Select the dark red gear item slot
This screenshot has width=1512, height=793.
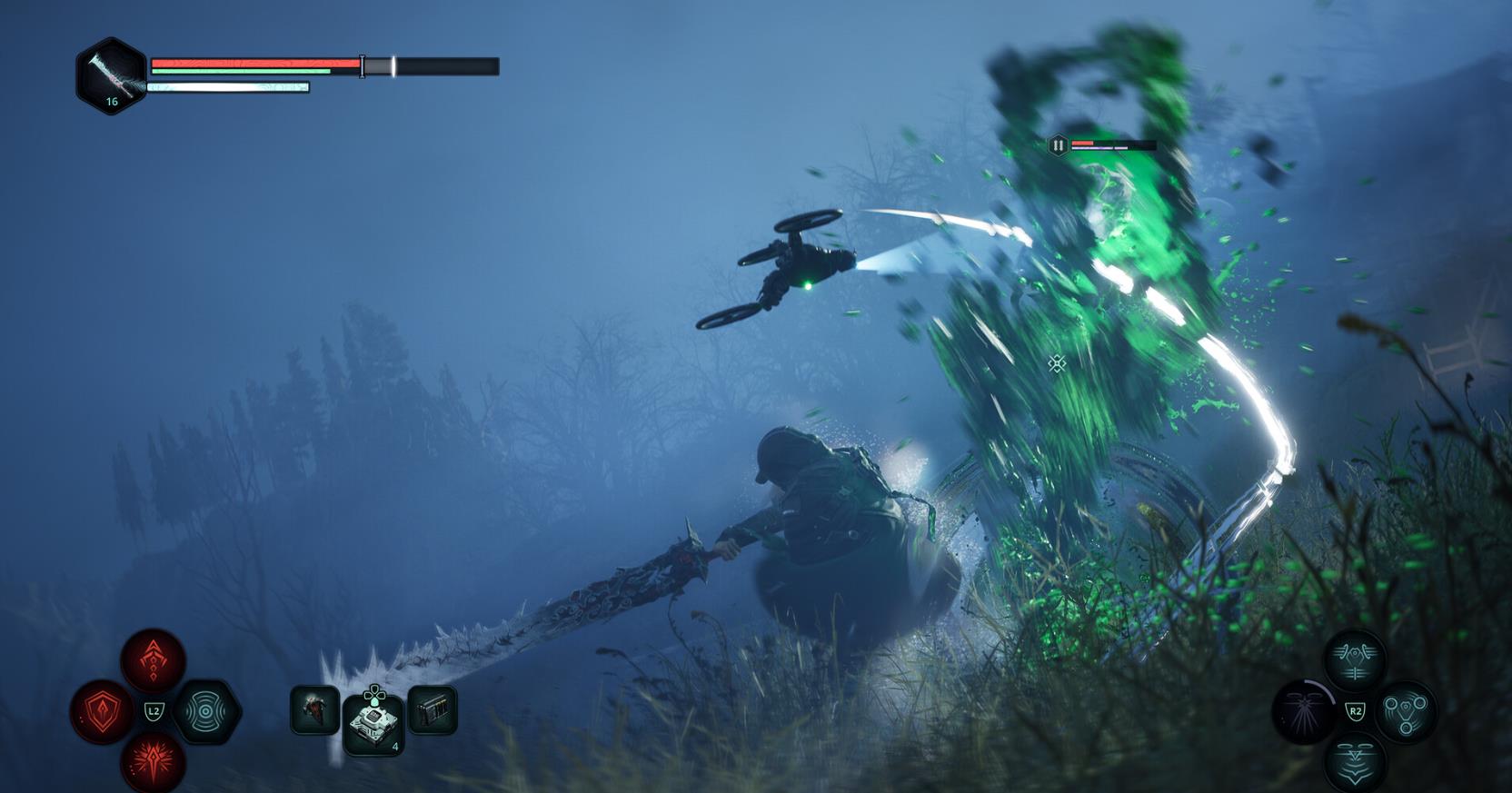click(x=315, y=709)
